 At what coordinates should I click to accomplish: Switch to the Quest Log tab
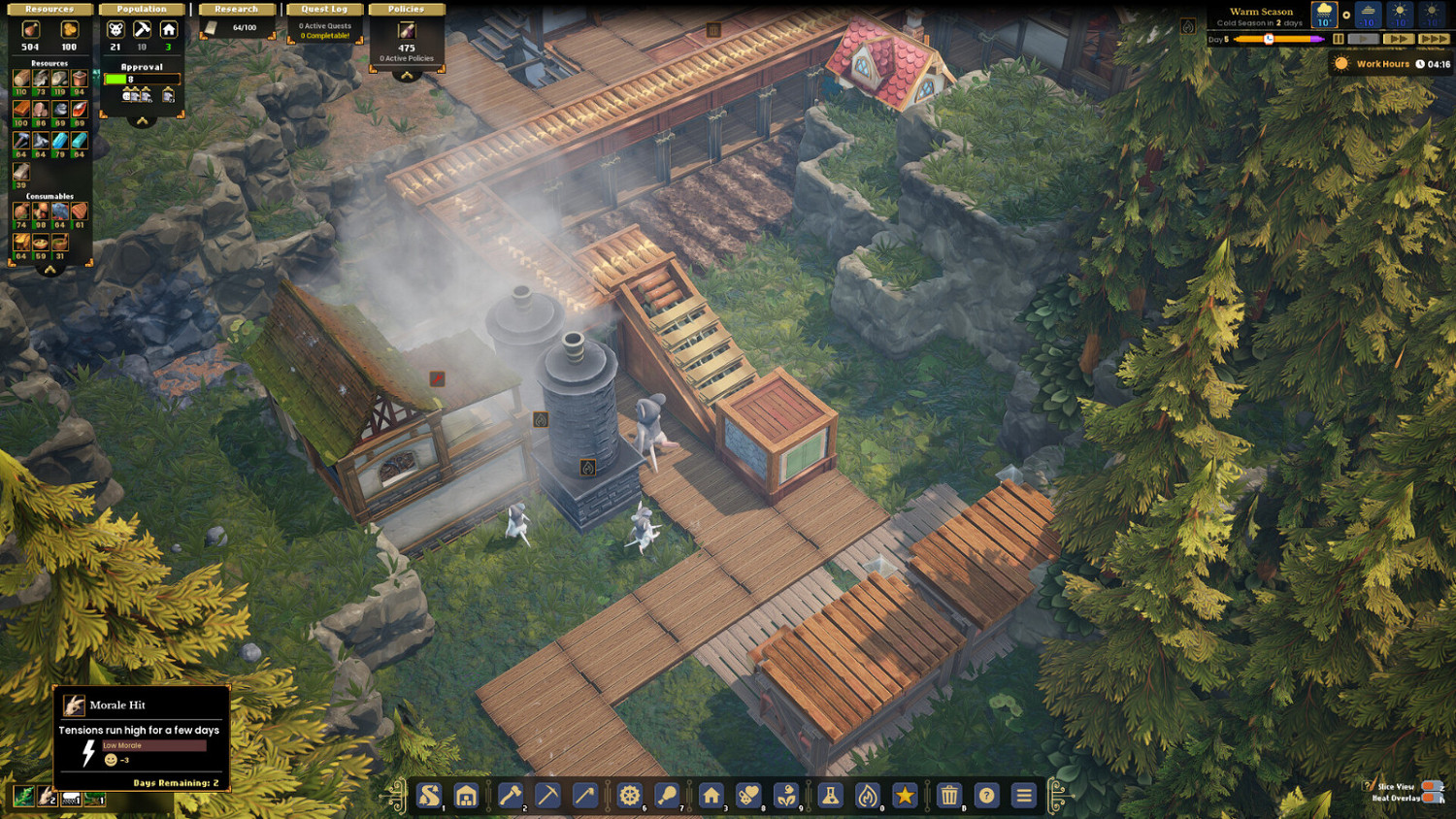tap(324, 8)
